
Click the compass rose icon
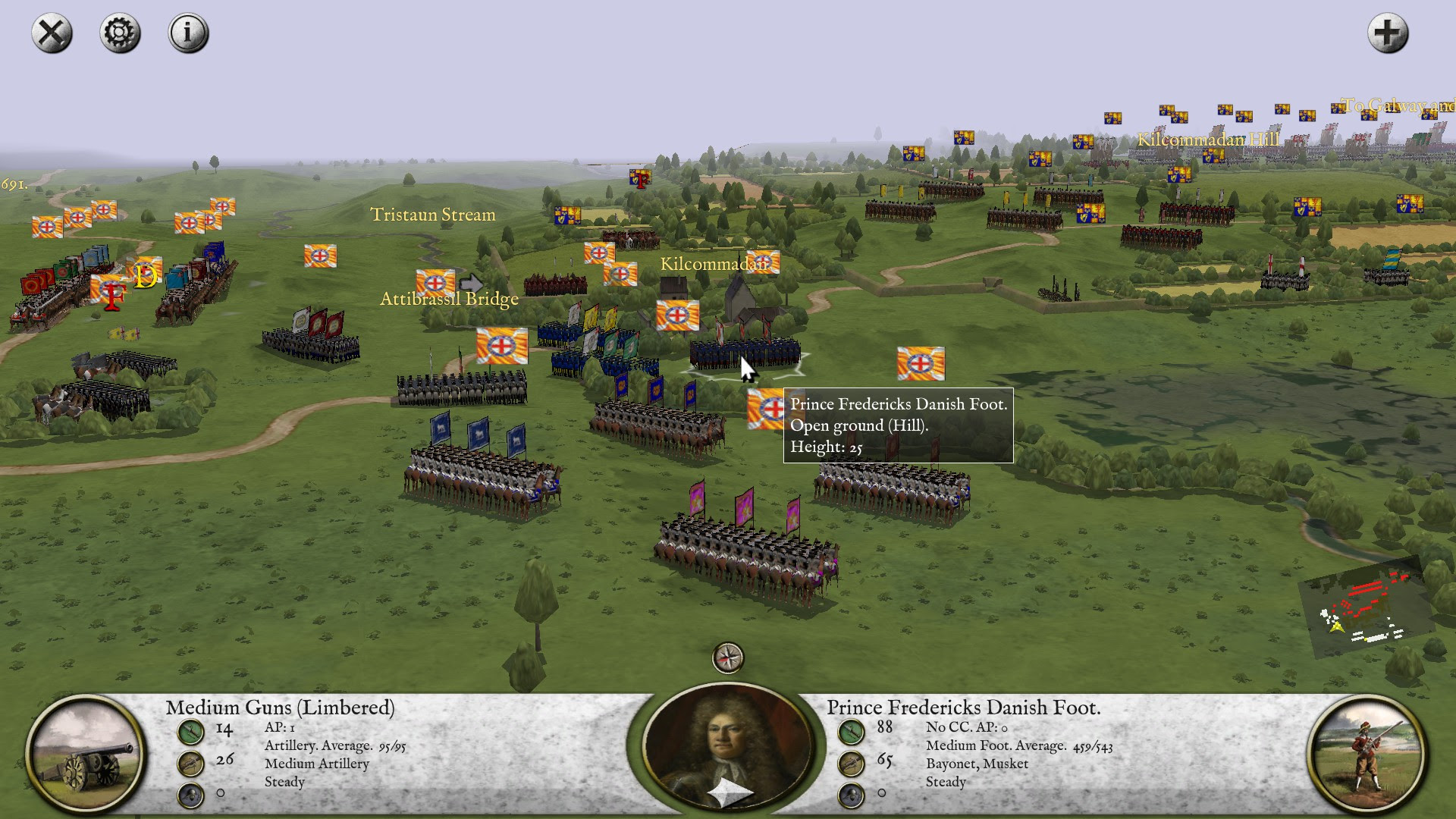tap(728, 657)
